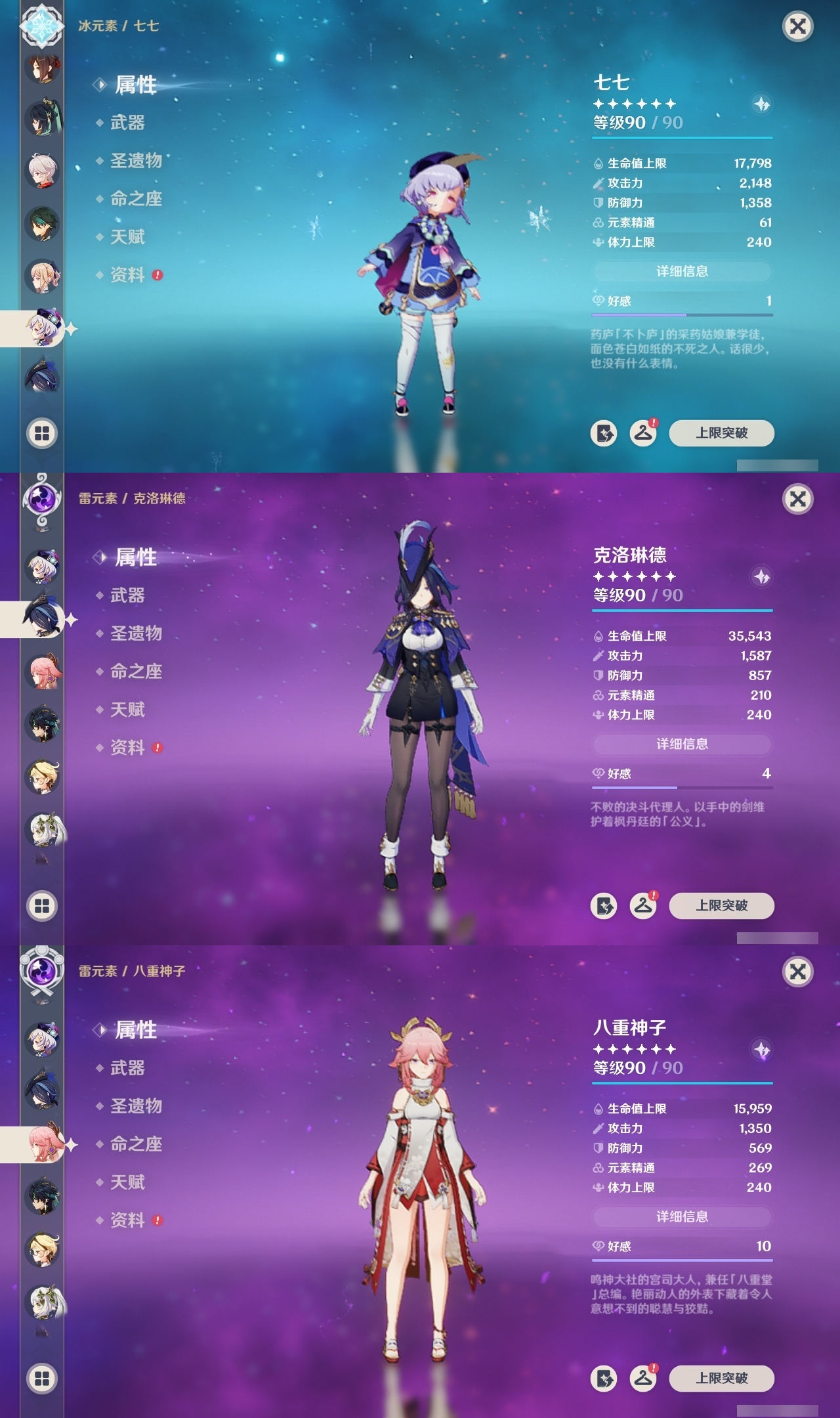Switch to the 武器 weapons tab in Qiqi's panel
Screen dimensions: 840x1418
[129, 122]
